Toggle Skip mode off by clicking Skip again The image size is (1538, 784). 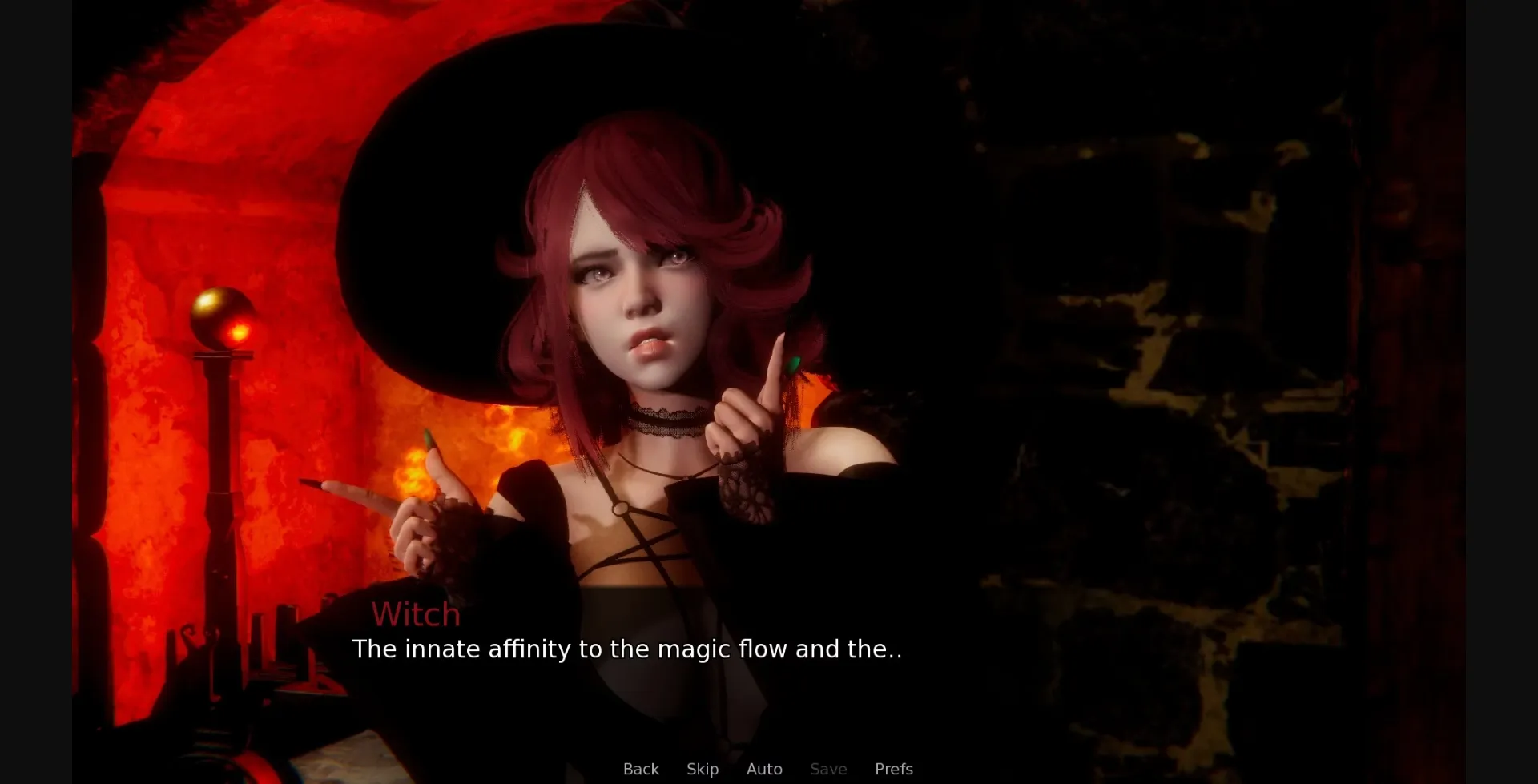[702, 769]
